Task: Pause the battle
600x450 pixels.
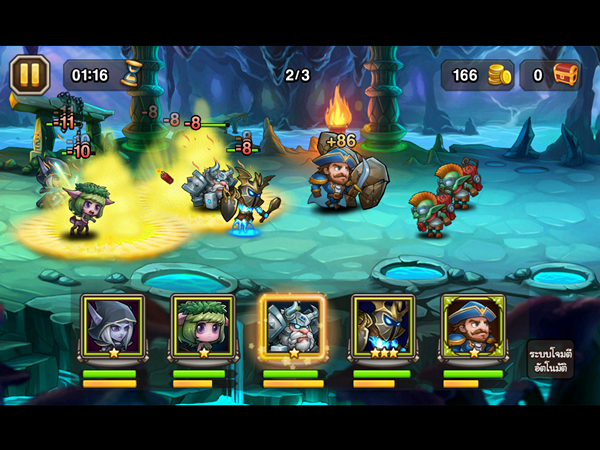Action: 30,75
